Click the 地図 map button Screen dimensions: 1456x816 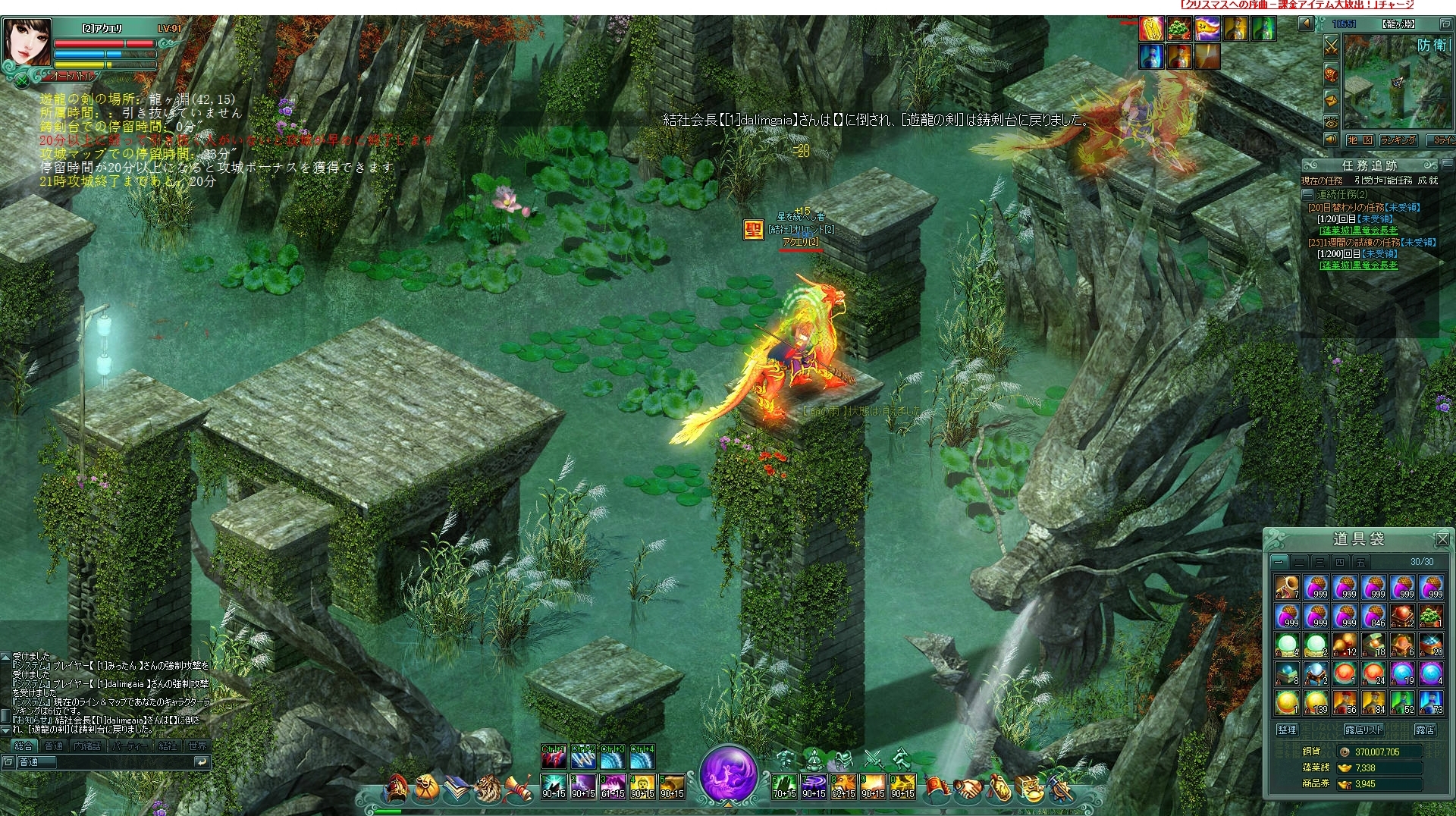pyautogui.click(x=1360, y=140)
